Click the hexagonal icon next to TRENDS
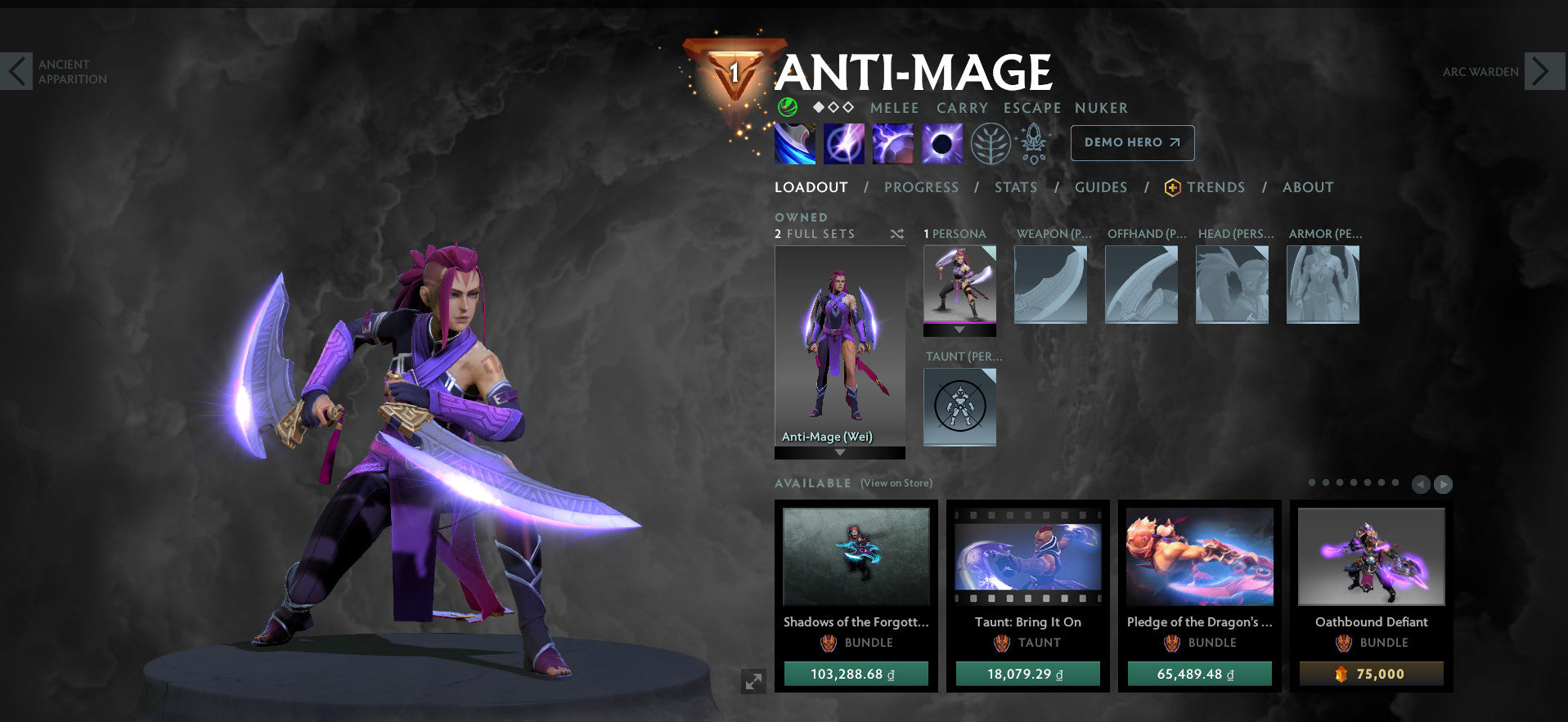Viewport: 1568px width, 722px height. pyautogui.click(x=1172, y=187)
